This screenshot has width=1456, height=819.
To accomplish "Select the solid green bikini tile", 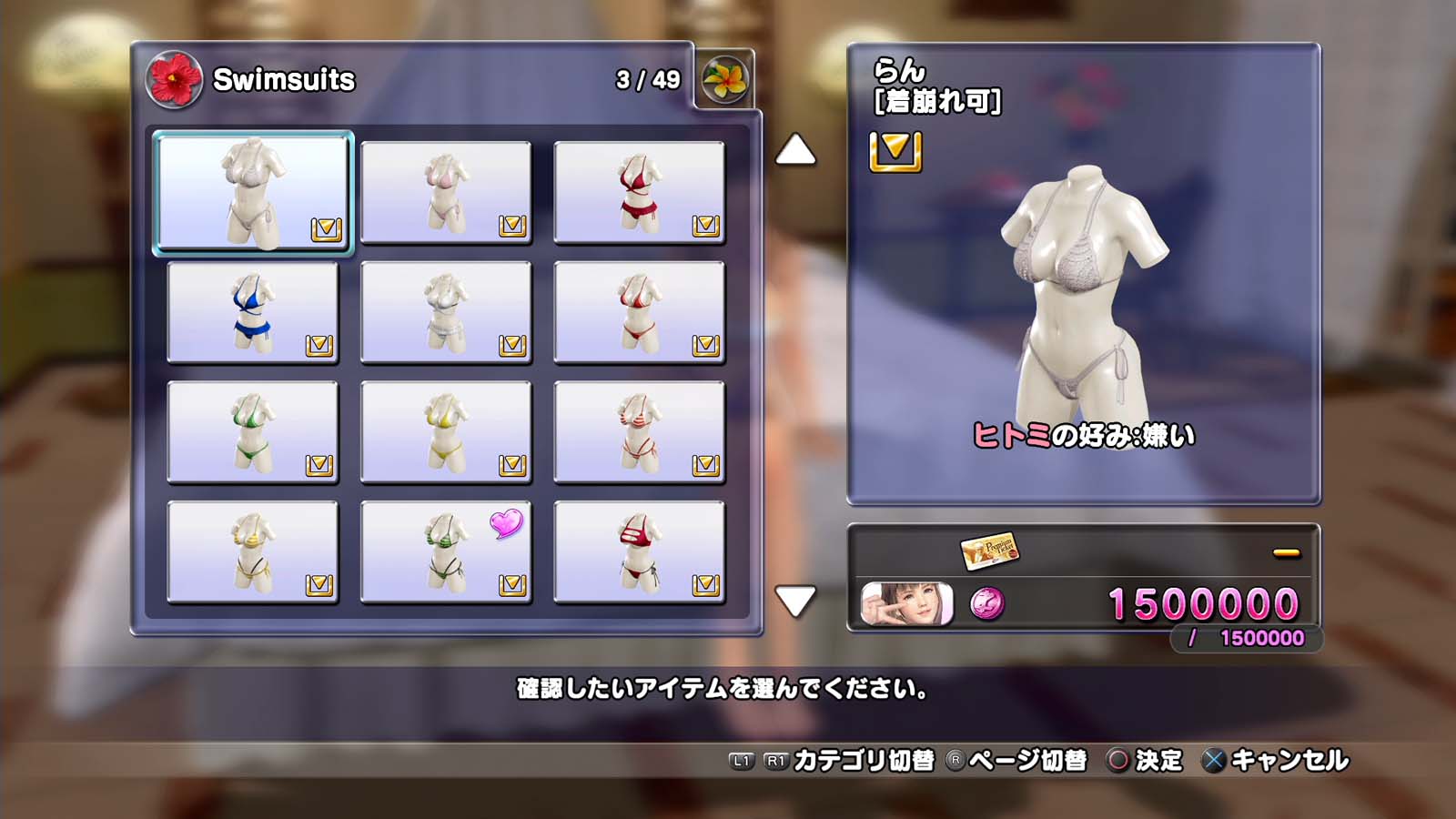I will pyautogui.click(x=253, y=432).
